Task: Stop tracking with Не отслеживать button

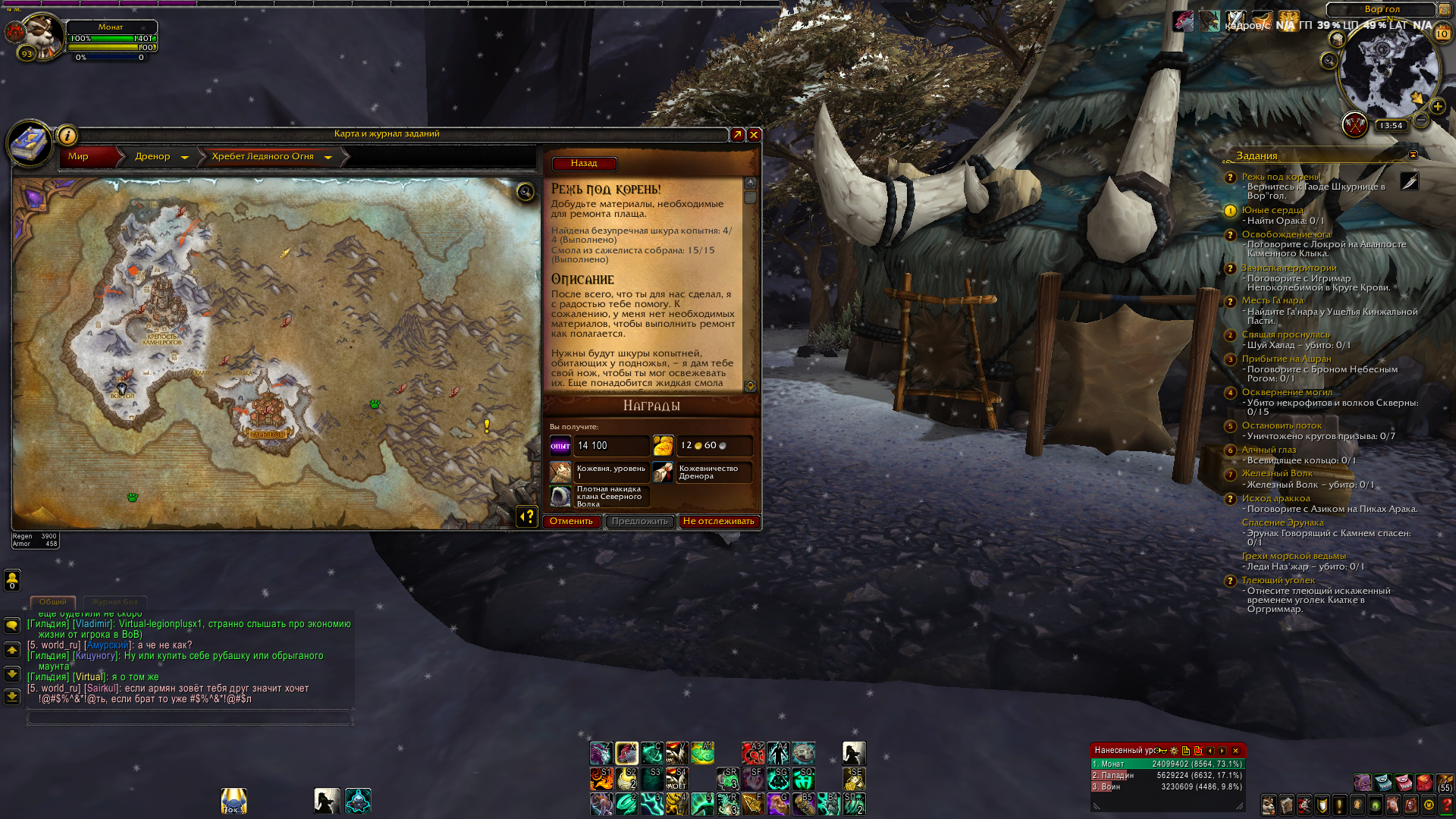Action: [718, 522]
